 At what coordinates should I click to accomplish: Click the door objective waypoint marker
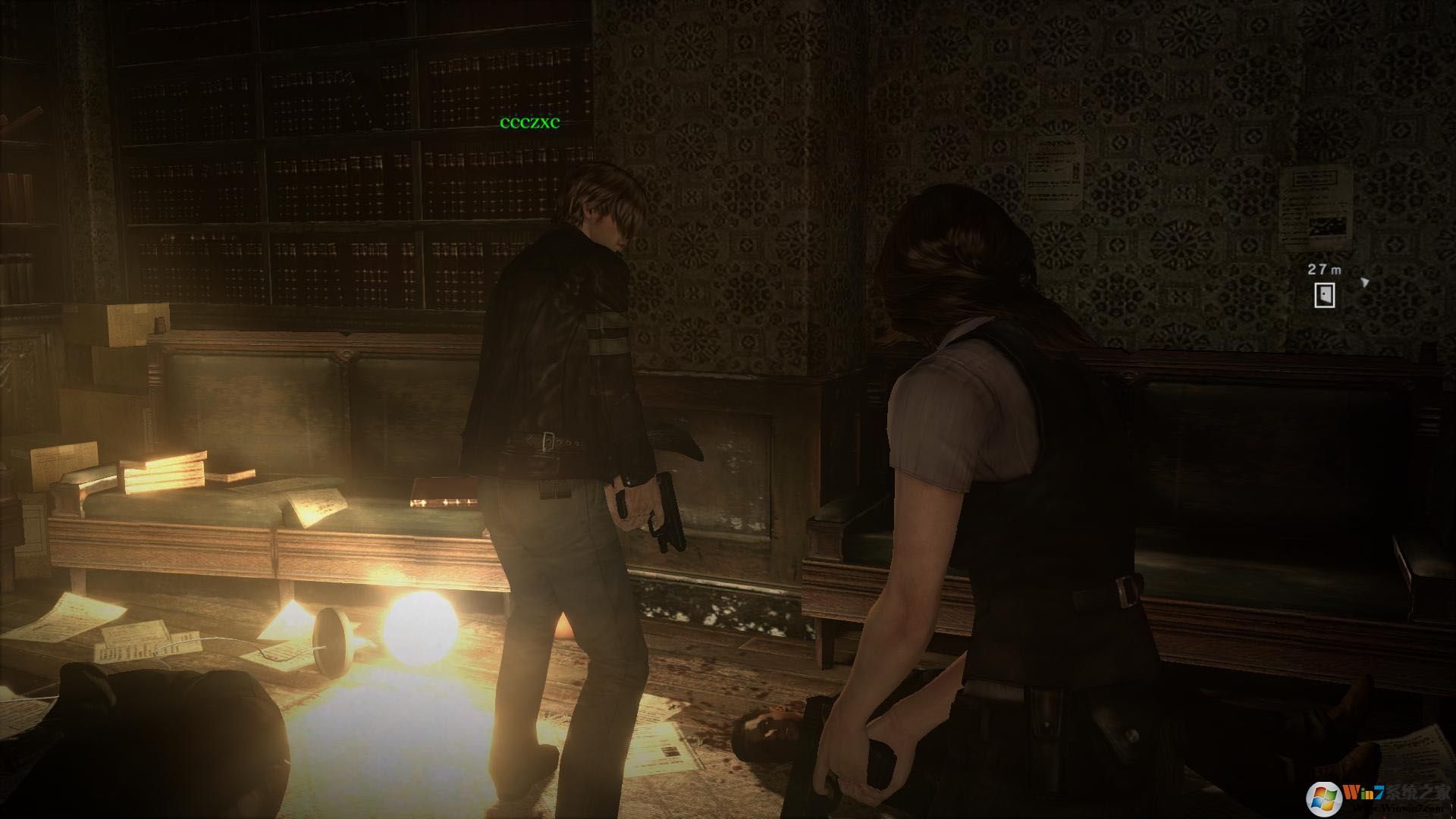click(x=1324, y=295)
